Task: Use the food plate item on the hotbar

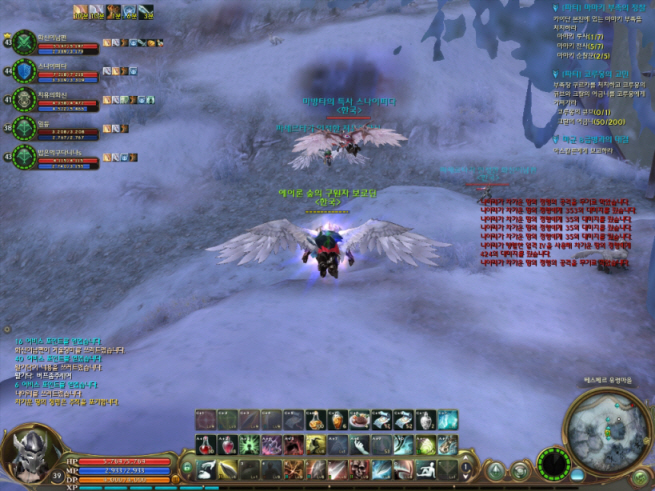Action: click(x=359, y=419)
